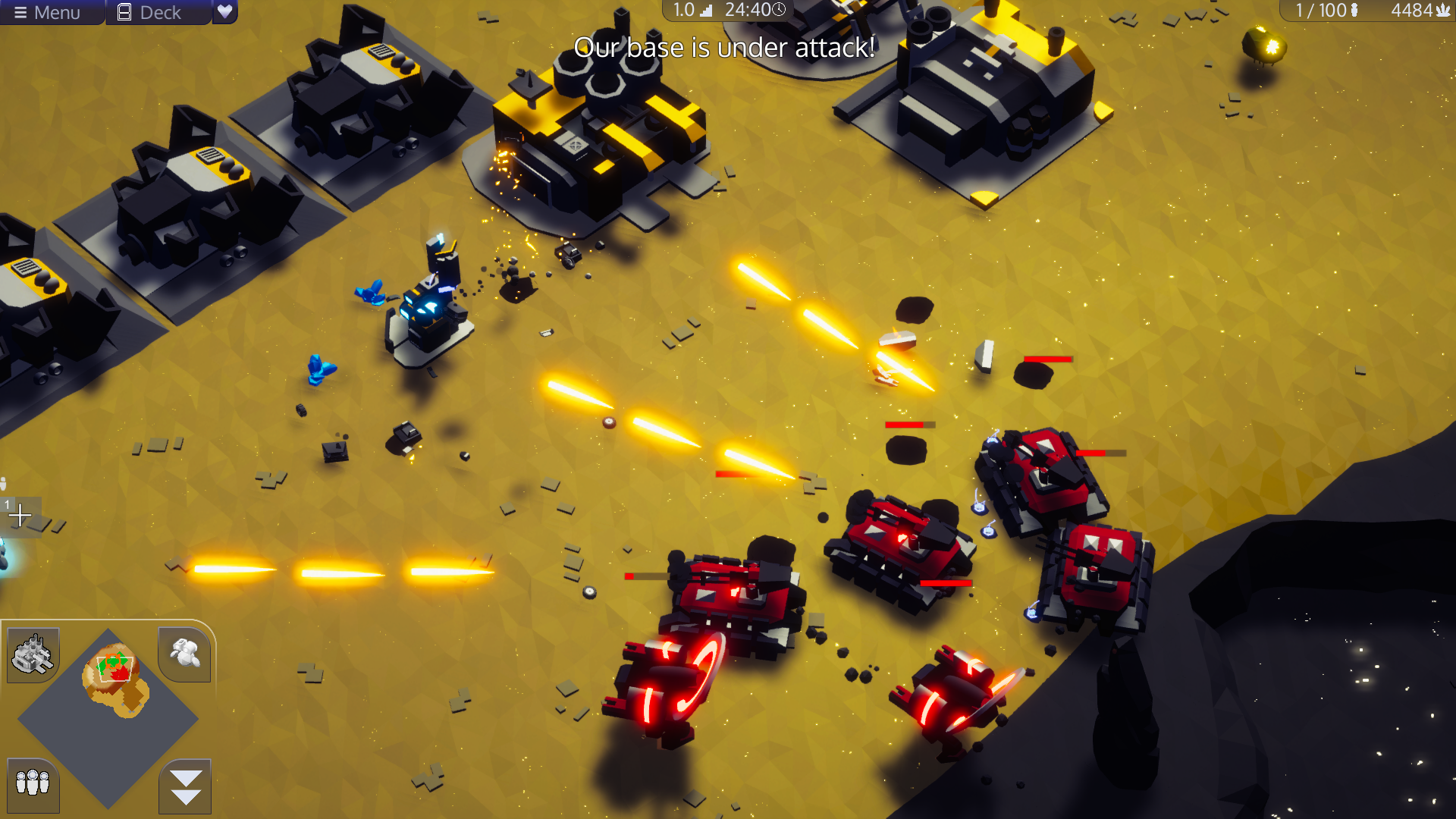Open the Deck panel

[150, 12]
